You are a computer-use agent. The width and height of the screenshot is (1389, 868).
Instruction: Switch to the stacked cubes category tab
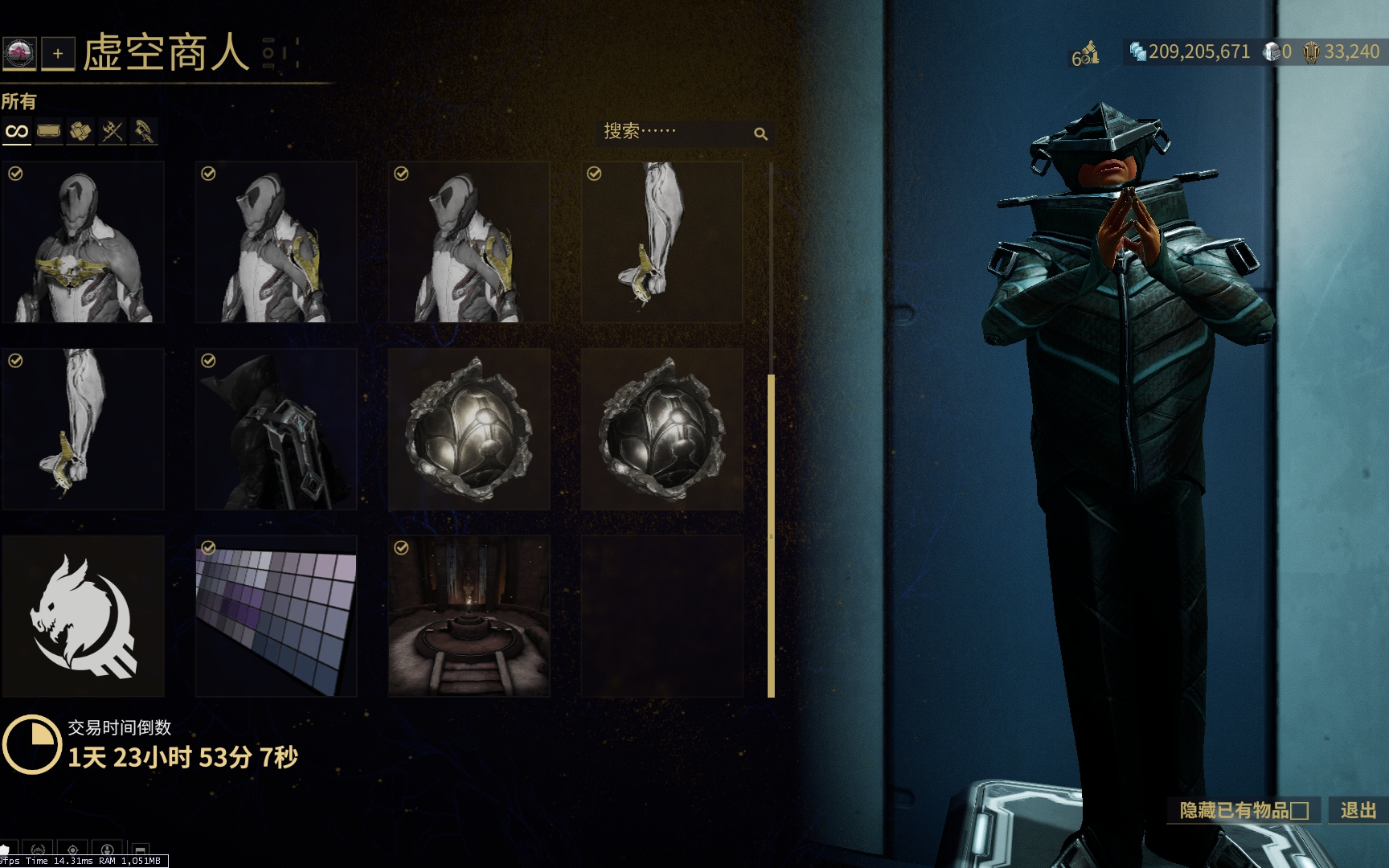(x=80, y=131)
